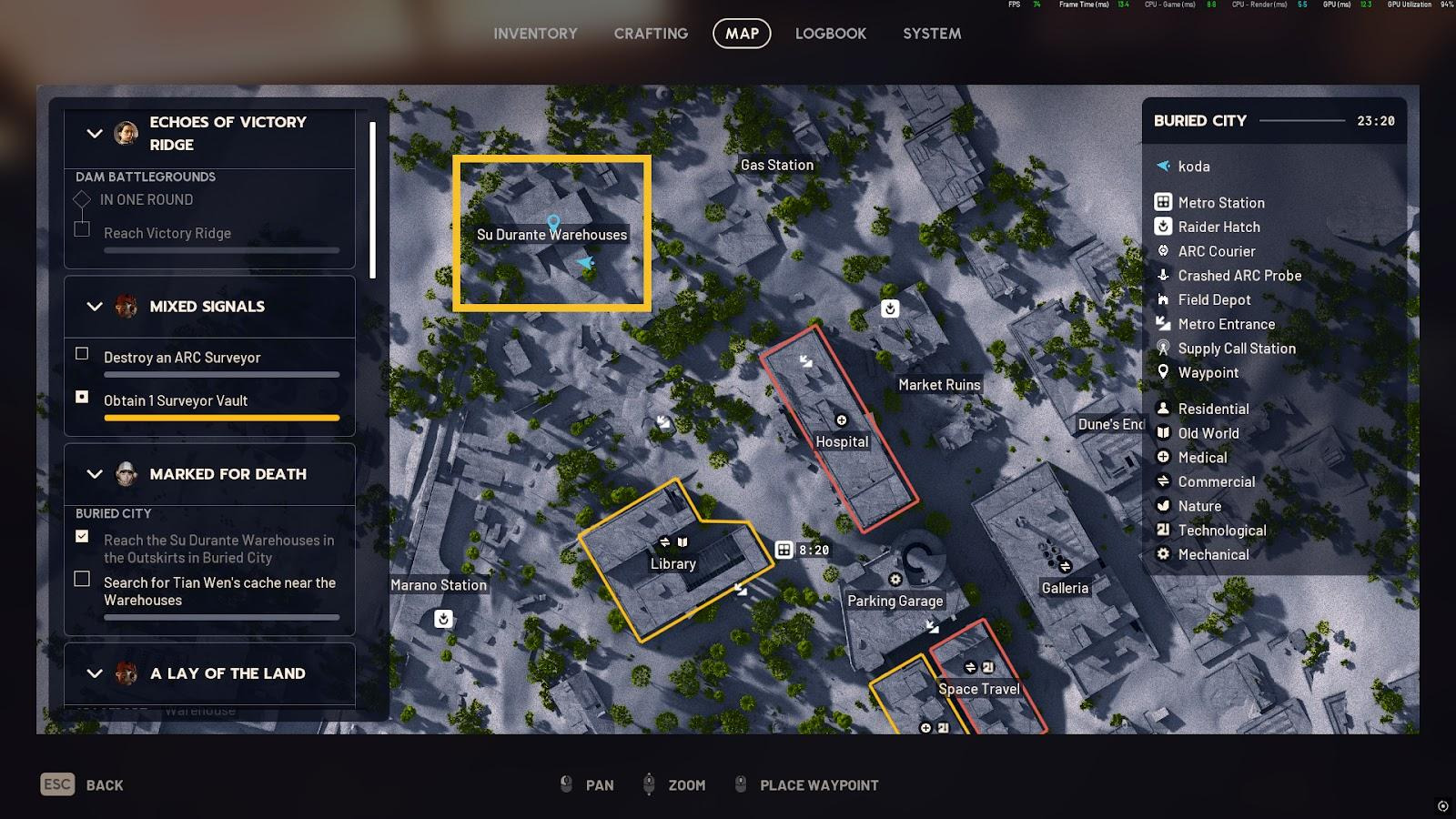Select the Parking Garage map label
Screen dimensions: 1456x819
tap(895, 601)
